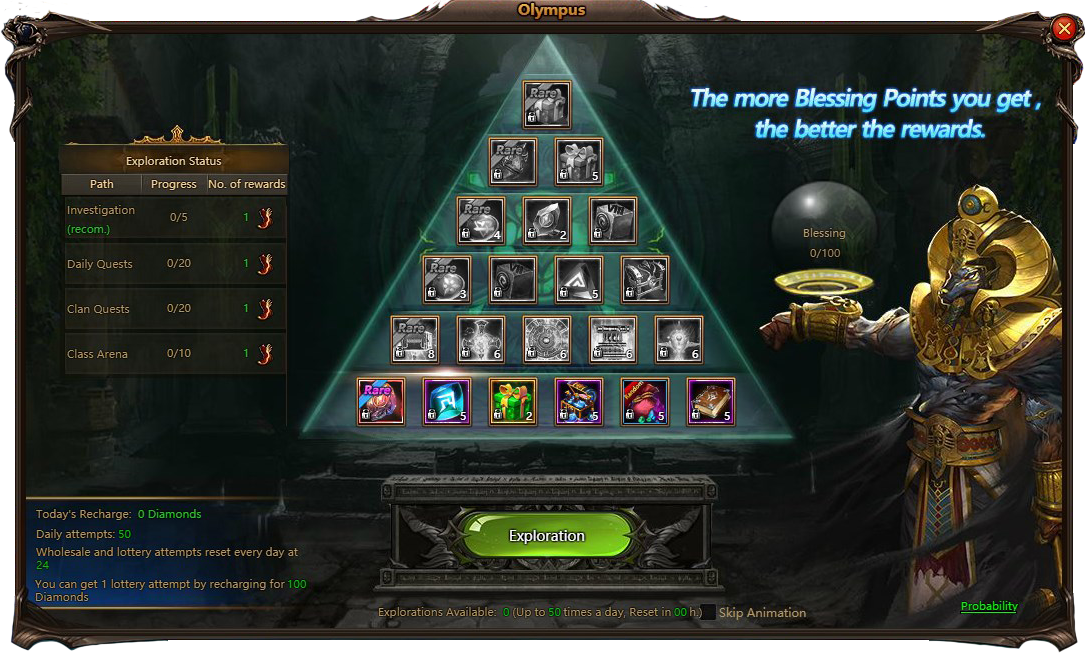Close the Olympus window
This screenshot has width=1085, height=653.
tap(1064, 29)
